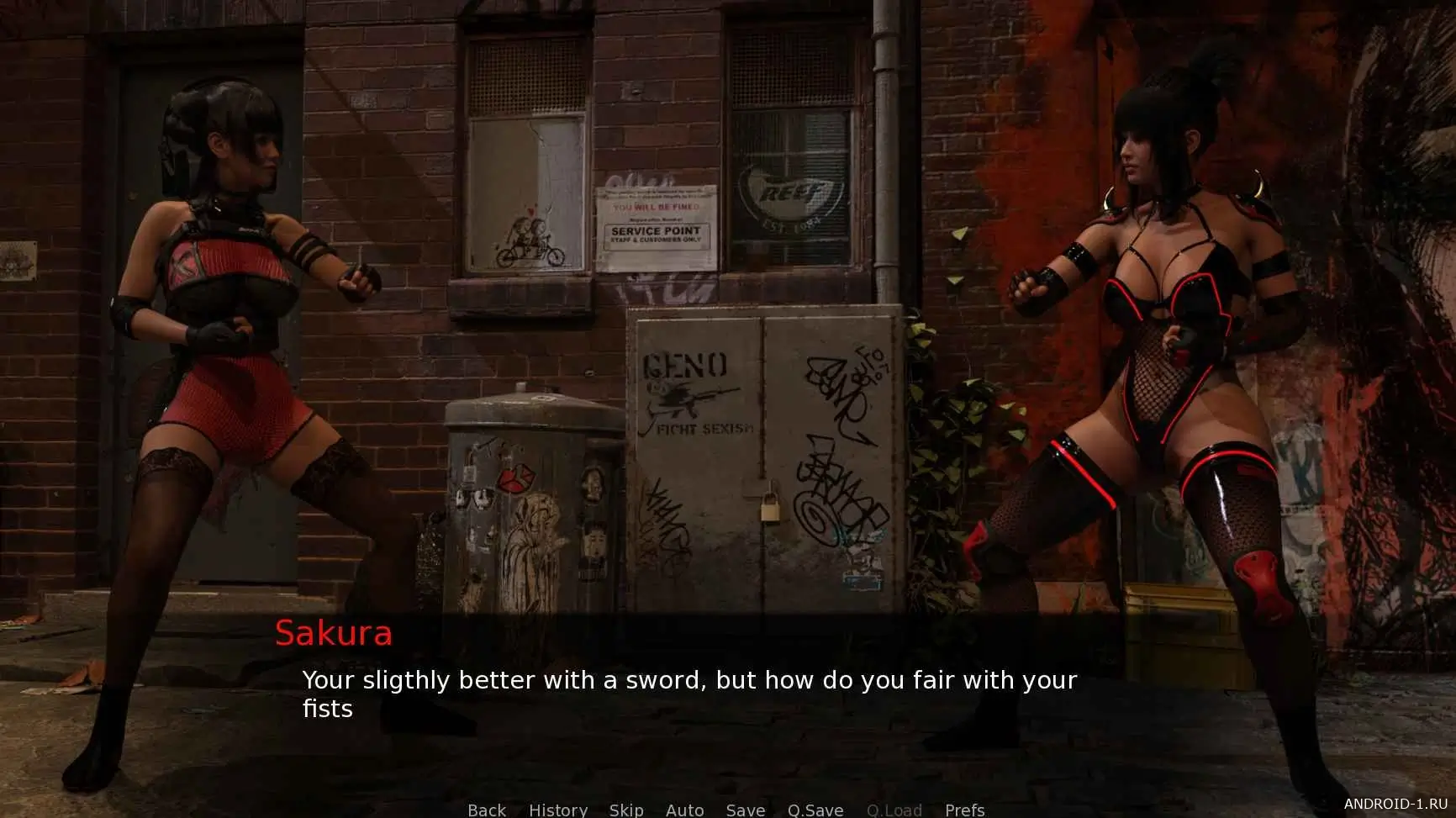The width and height of the screenshot is (1456, 818).
Task: Go back to the previous dialogue line
Action: (x=487, y=810)
